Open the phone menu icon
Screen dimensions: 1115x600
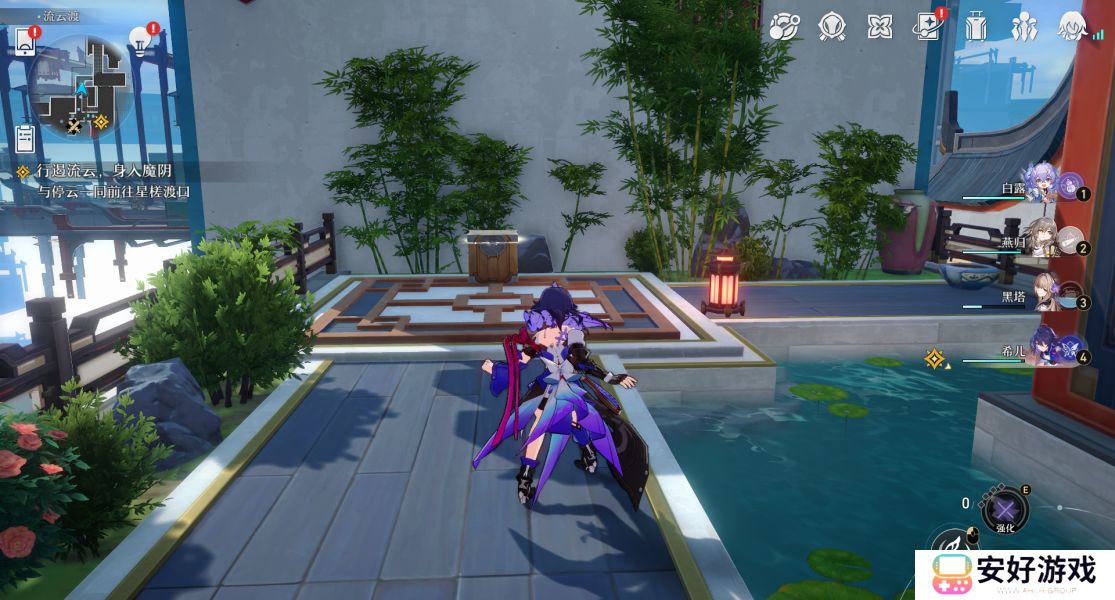point(25,42)
